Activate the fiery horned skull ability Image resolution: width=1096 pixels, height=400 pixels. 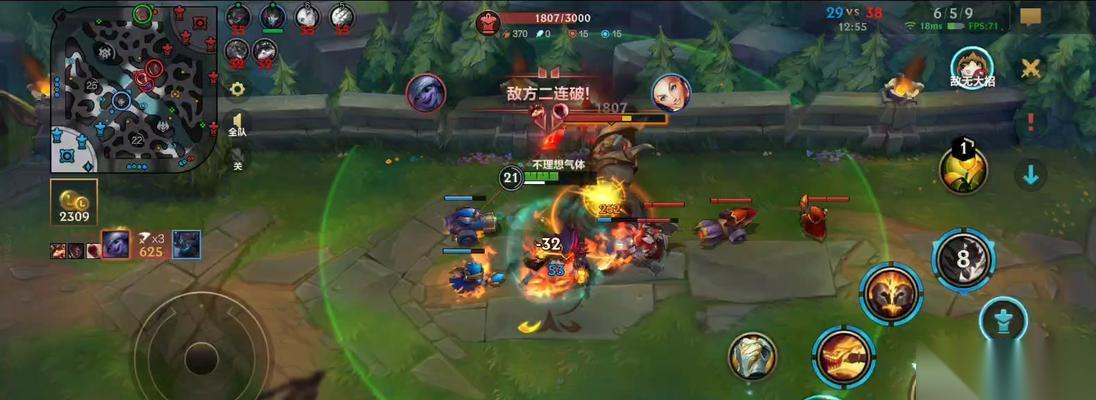(x=892, y=294)
